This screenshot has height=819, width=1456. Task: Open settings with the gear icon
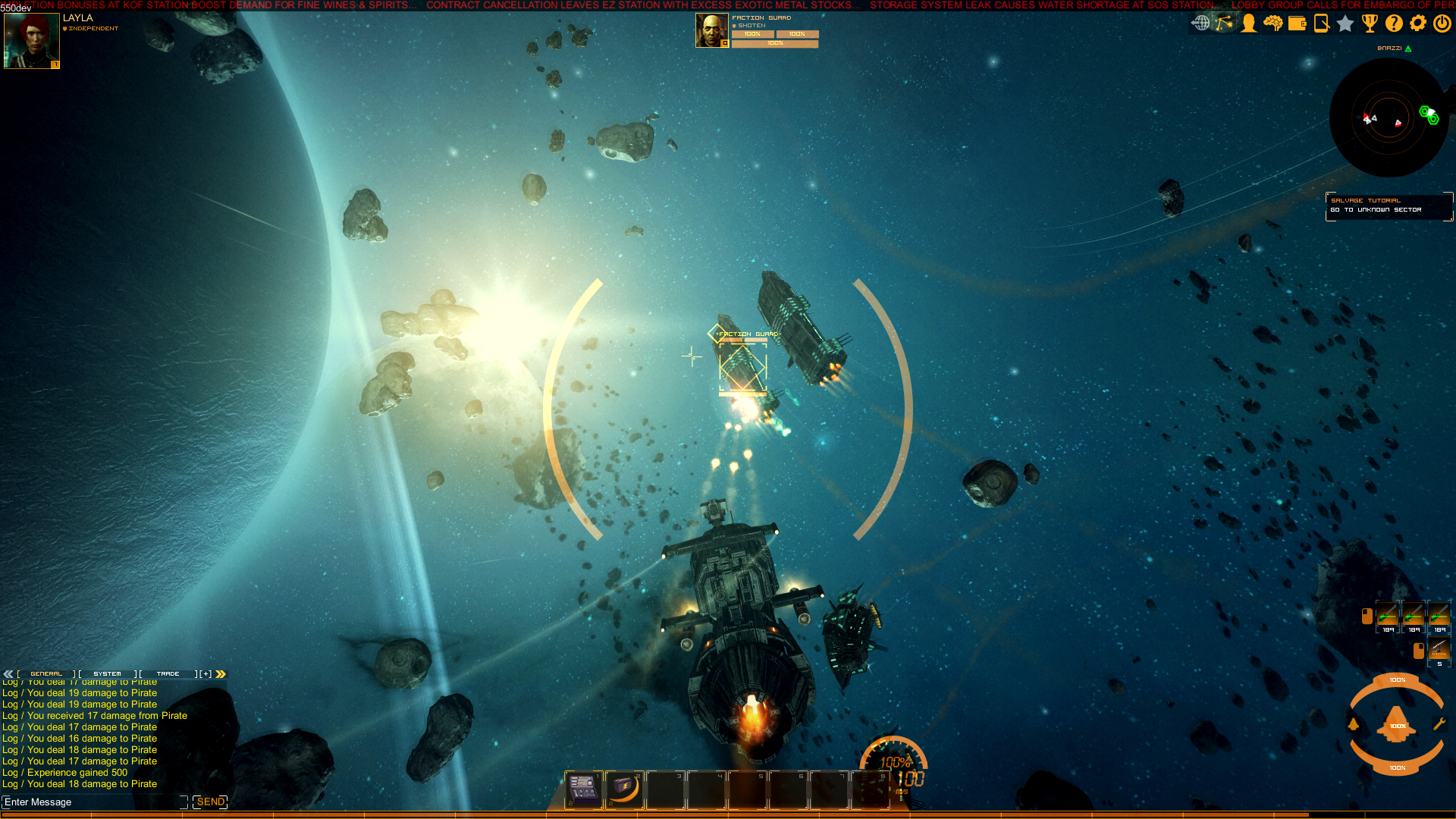coord(1418,24)
